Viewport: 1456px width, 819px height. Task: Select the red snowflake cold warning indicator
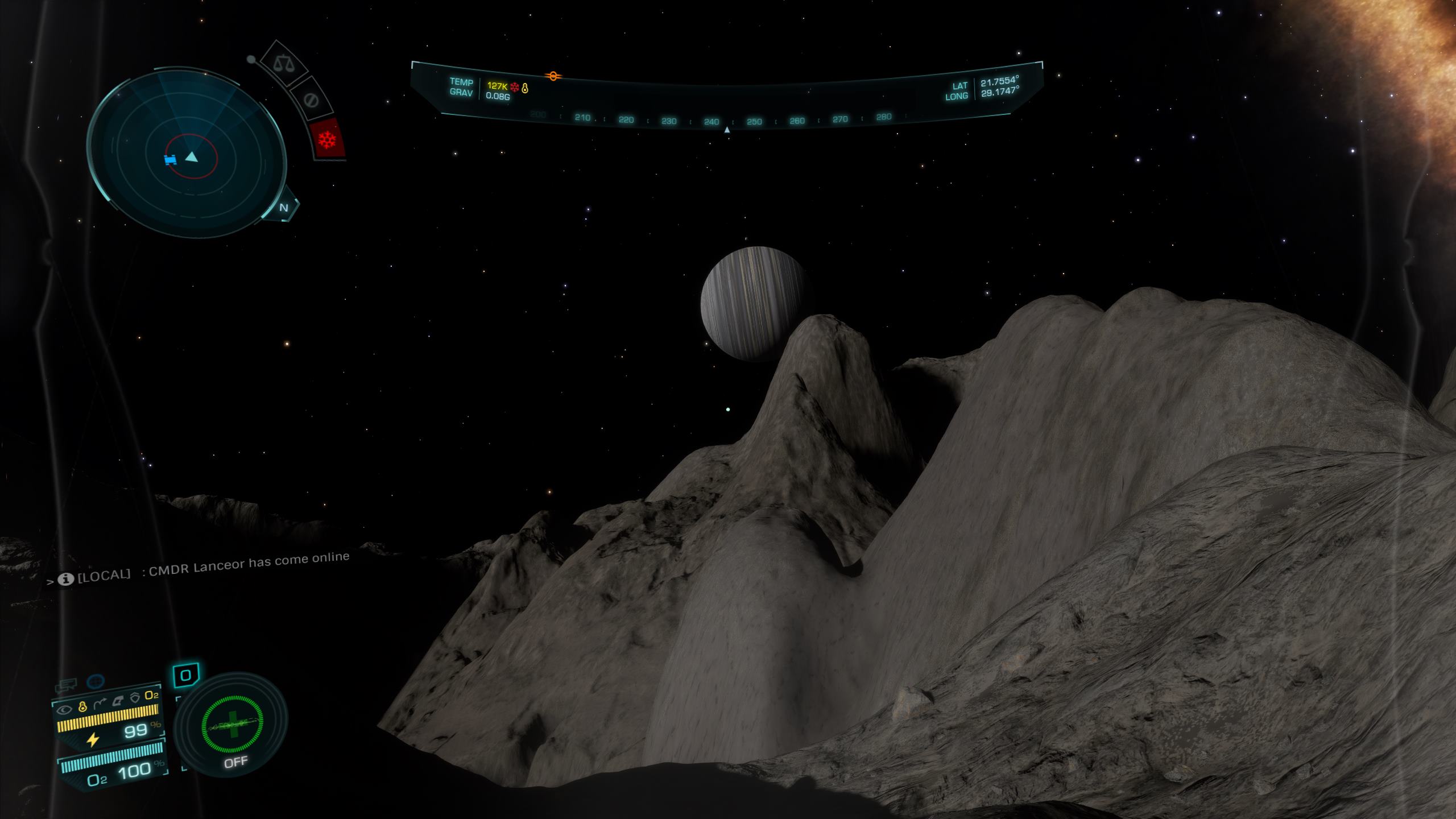328,139
